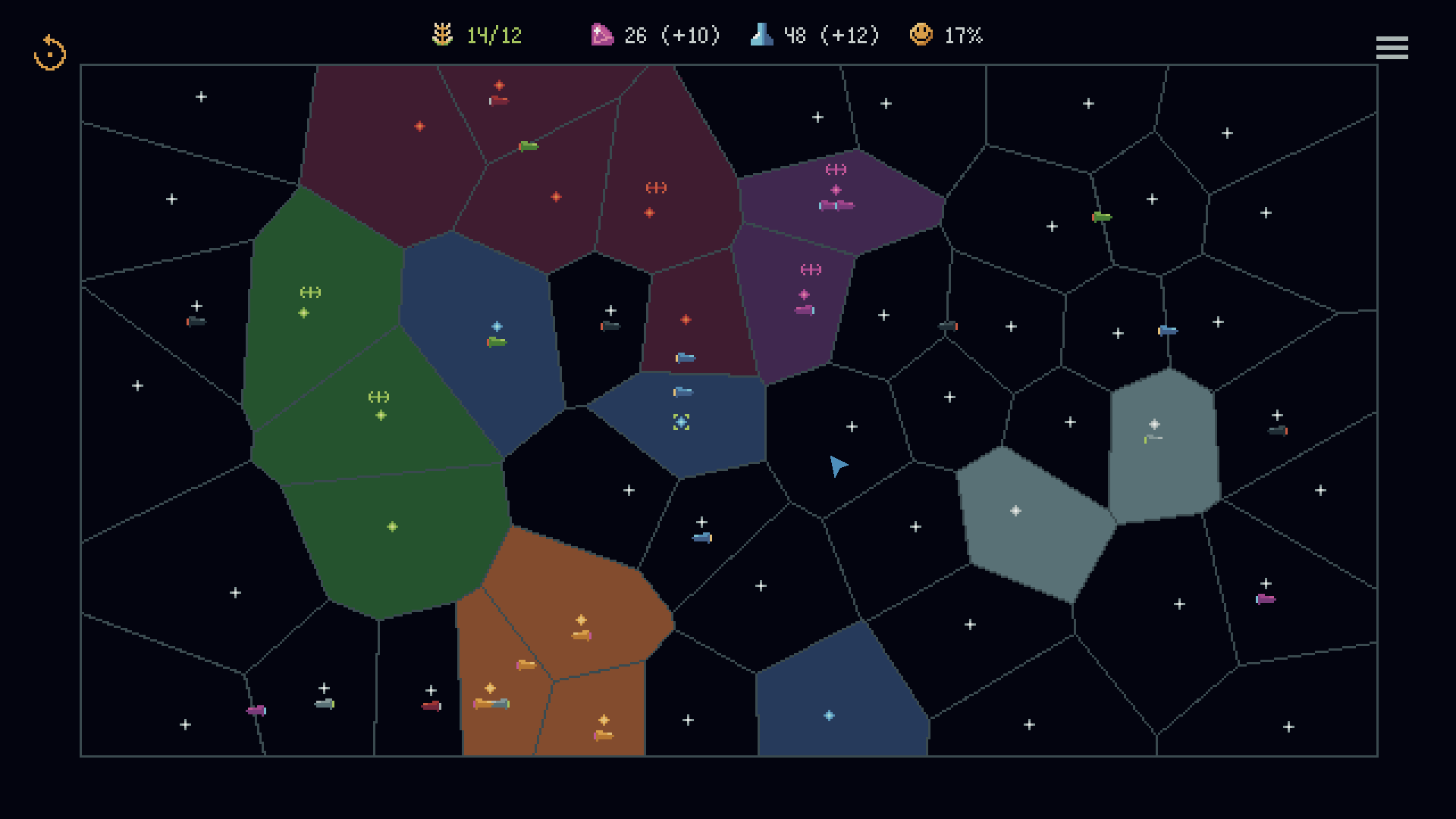Select the blue ship in the central blue sector
This screenshot has height=819, width=1456.
click(x=683, y=391)
